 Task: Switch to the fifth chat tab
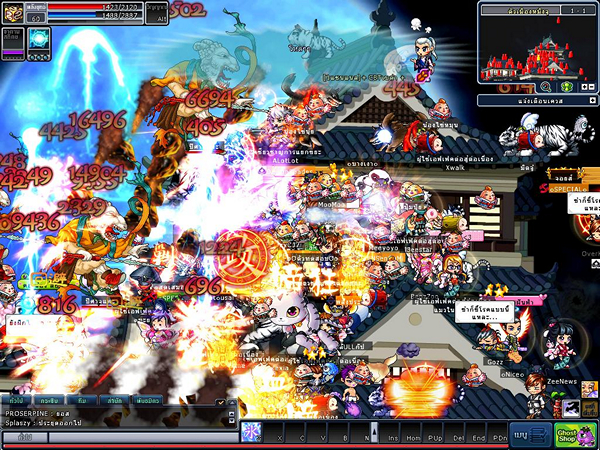(147, 399)
